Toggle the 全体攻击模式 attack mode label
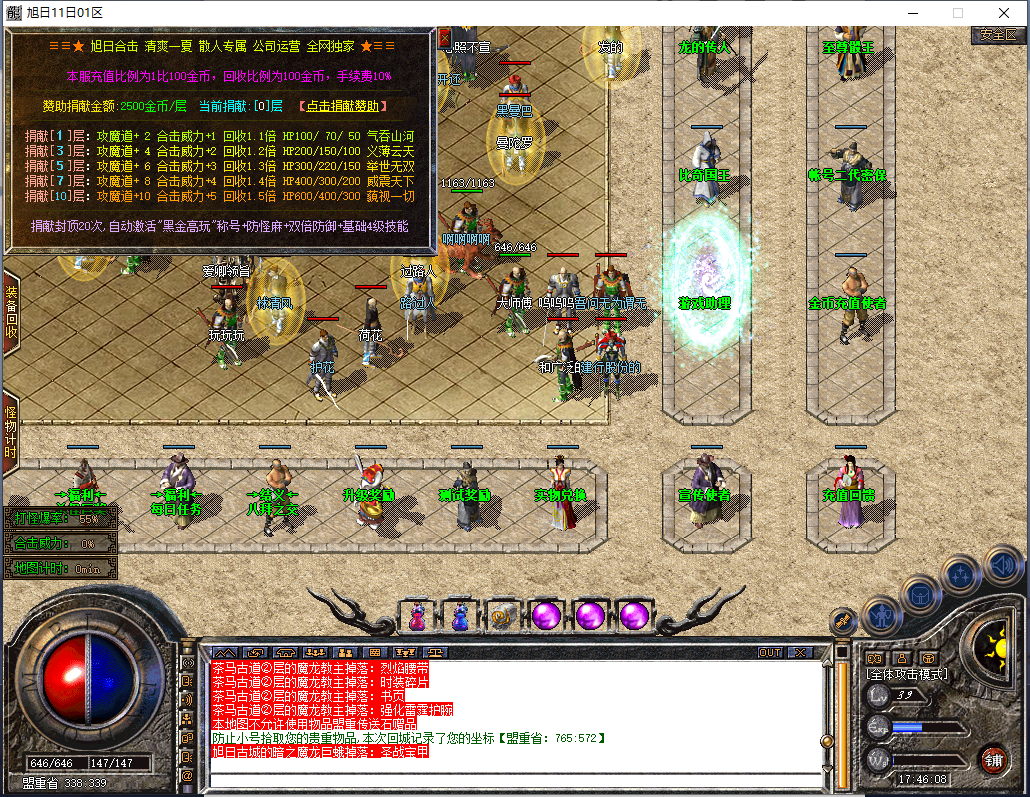Viewport: 1030px width, 797px height. [907, 674]
